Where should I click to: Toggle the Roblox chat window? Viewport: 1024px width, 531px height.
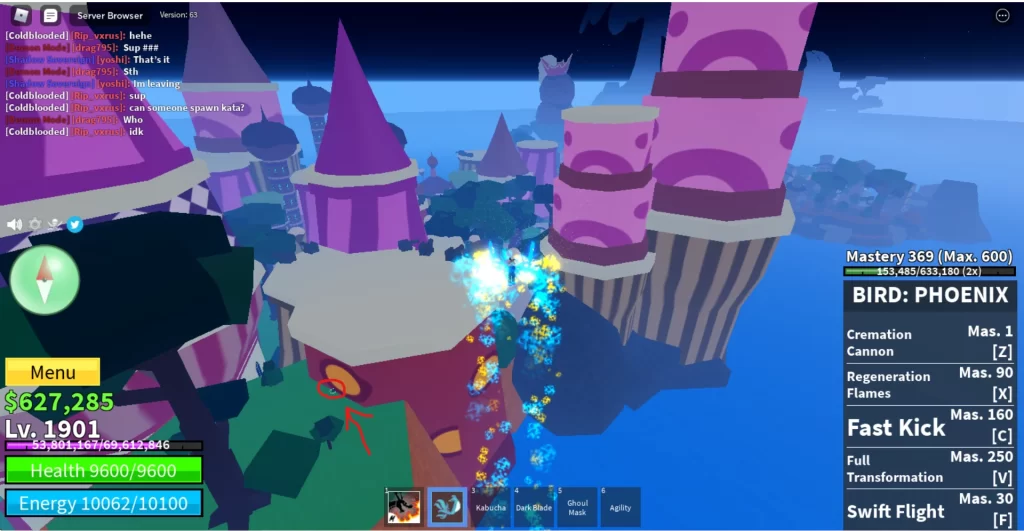(x=50, y=15)
